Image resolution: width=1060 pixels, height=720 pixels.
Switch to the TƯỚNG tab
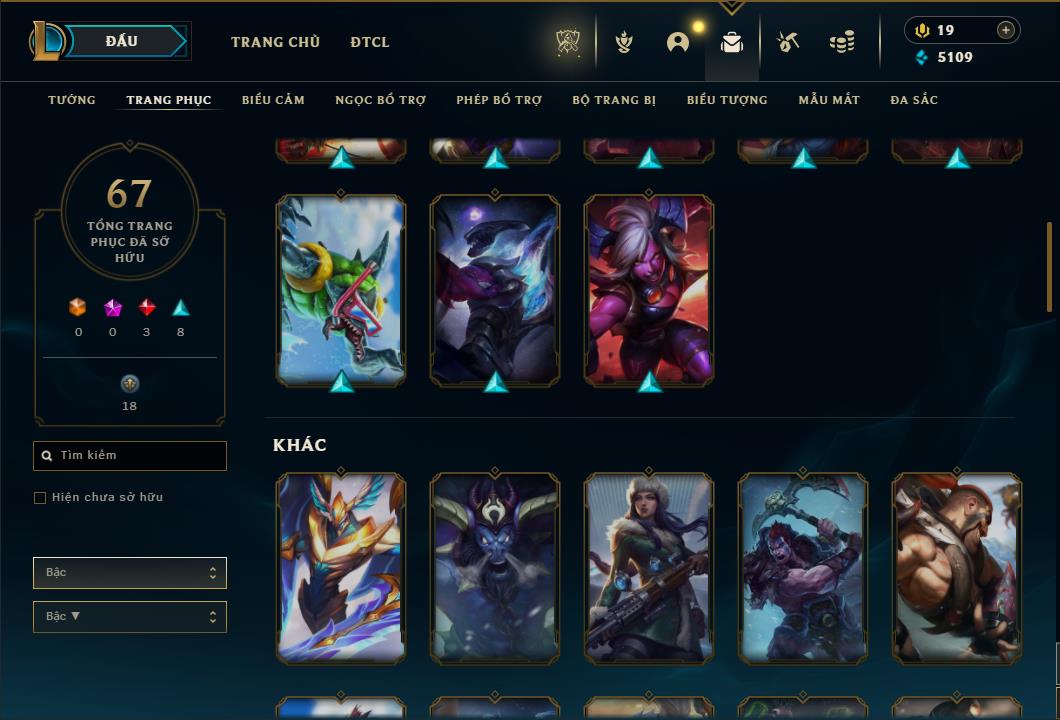click(x=72, y=100)
